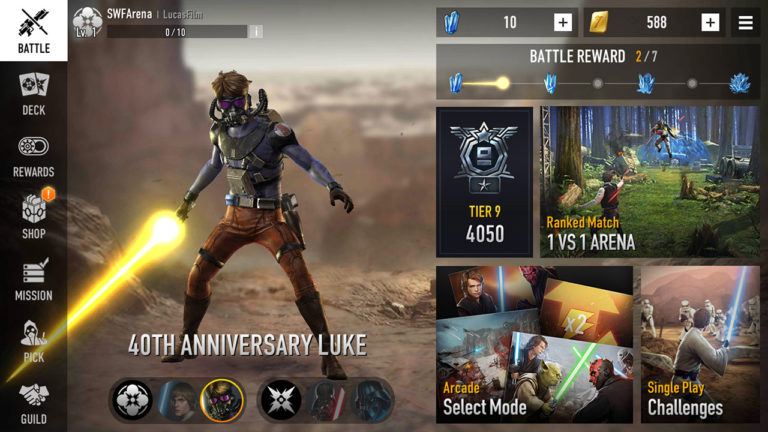Viewport: 768px width, 432px height.
Task: Open the Deck menu
Action: point(34,93)
